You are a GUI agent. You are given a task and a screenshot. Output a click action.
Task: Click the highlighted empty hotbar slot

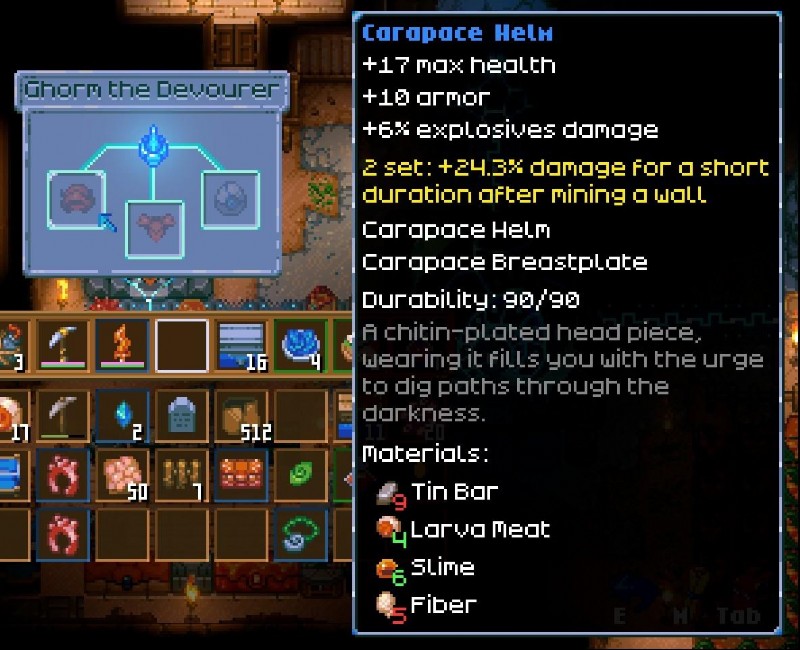click(x=181, y=346)
